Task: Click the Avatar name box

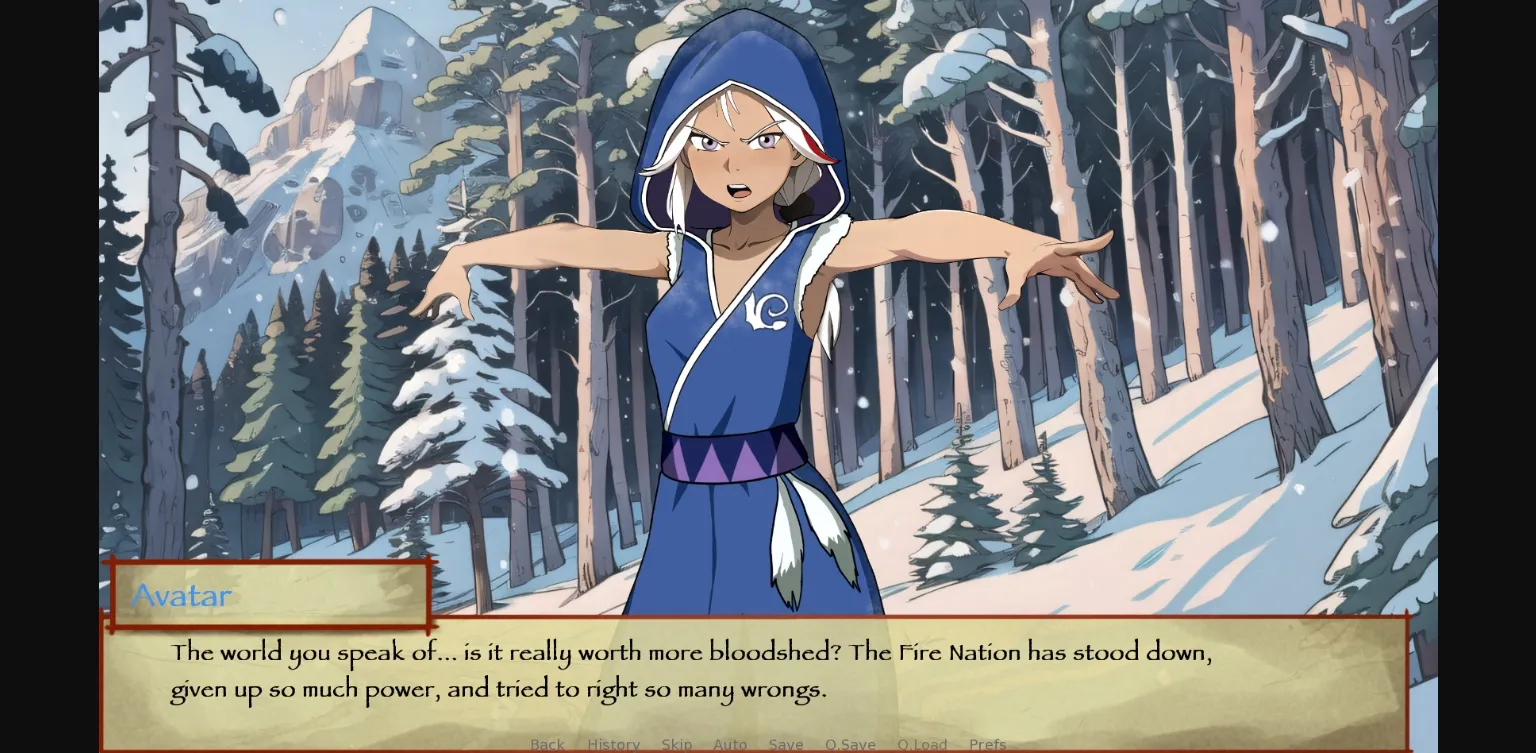Action: 270,595
